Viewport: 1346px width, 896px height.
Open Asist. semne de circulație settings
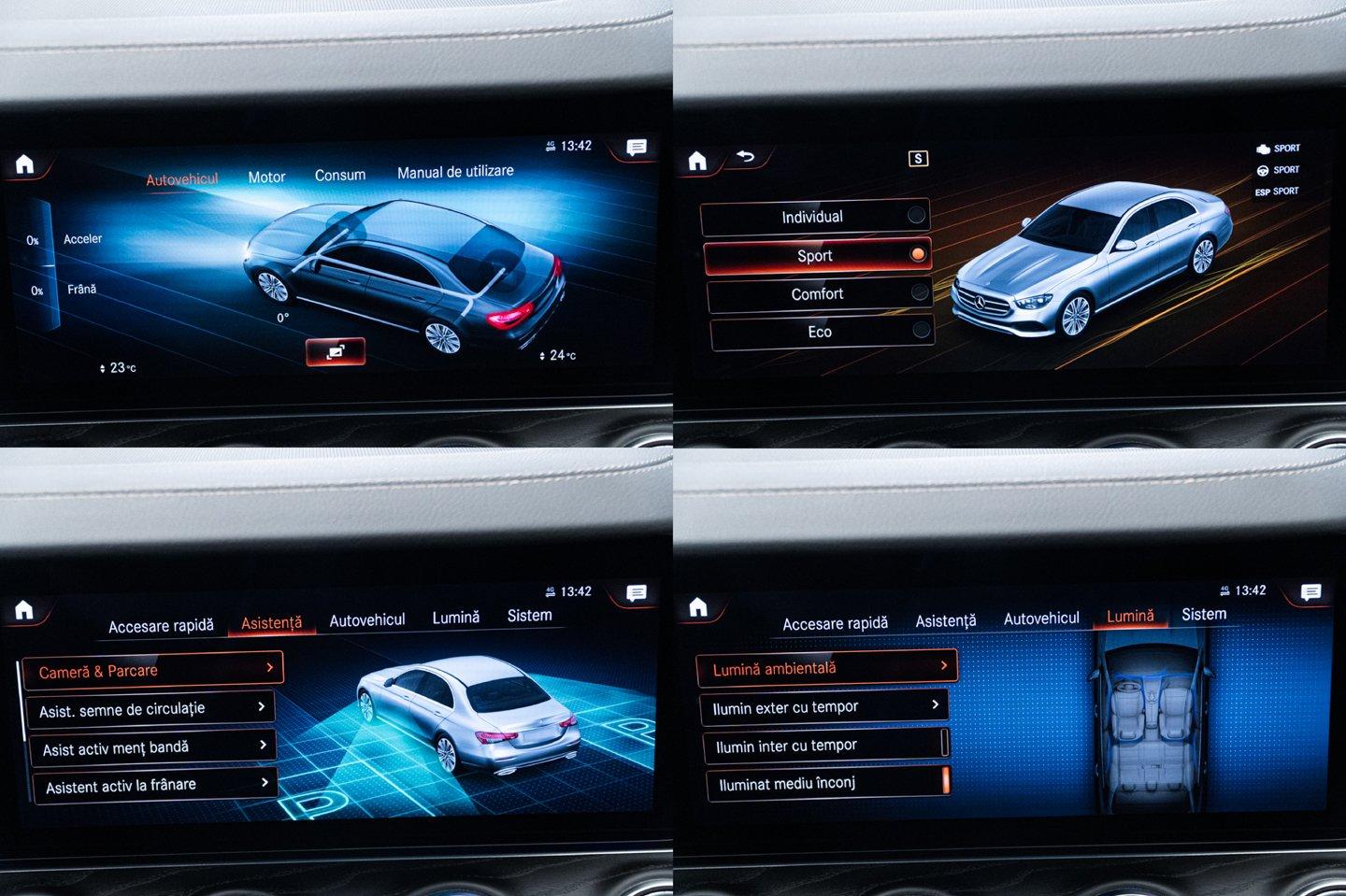(151, 709)
